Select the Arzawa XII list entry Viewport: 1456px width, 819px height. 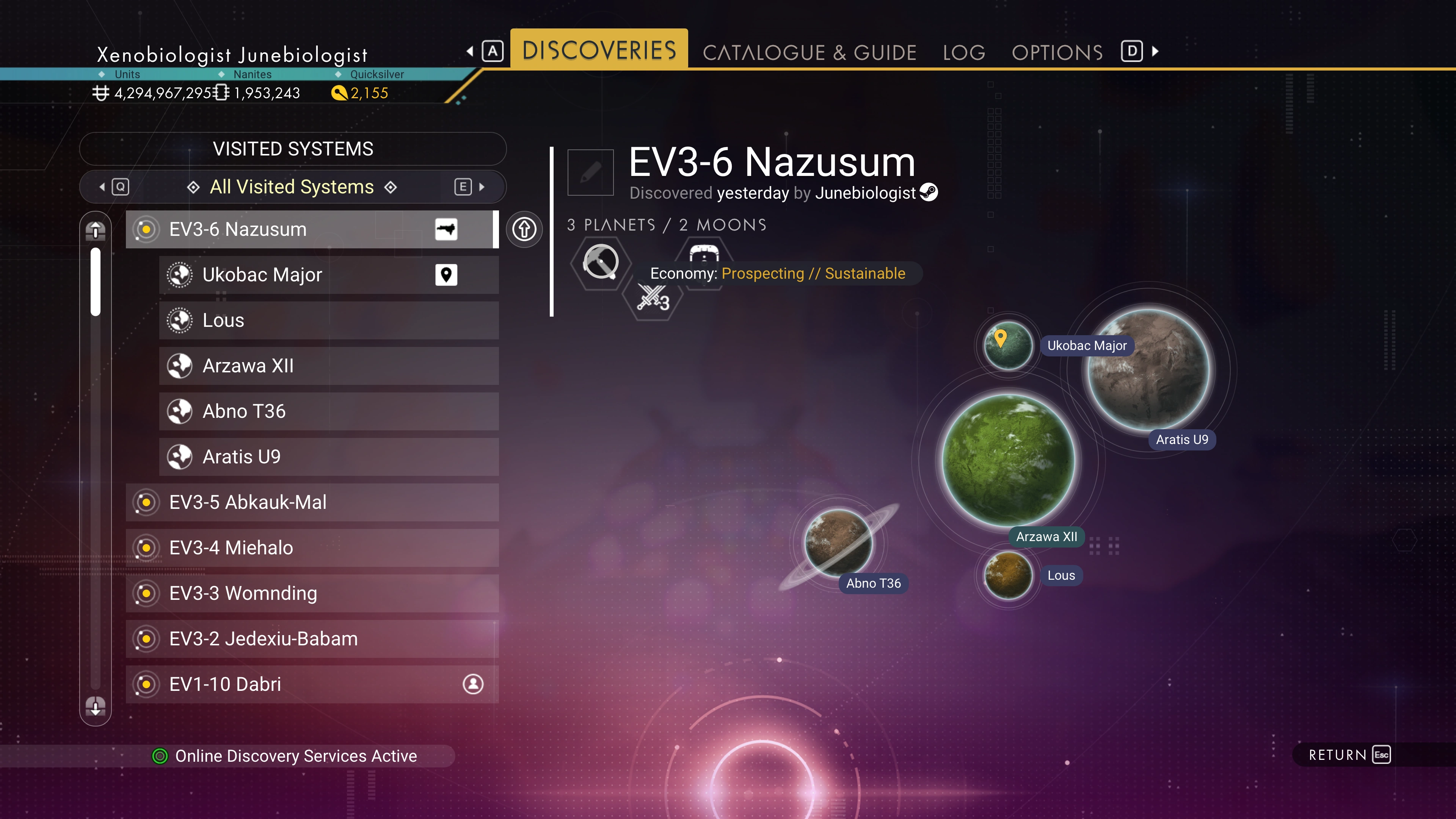click(328, 366)
